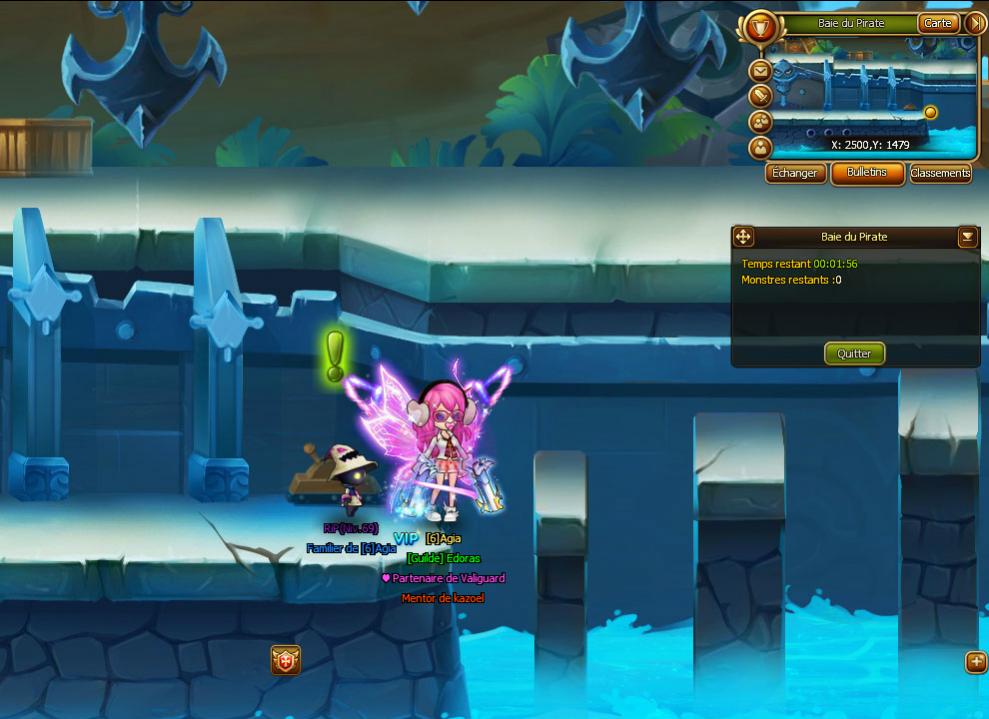The height and width of the screenshot is (719, 989).
Task: Click the trophy icon beside the minimap
Action: coord(761,25)
